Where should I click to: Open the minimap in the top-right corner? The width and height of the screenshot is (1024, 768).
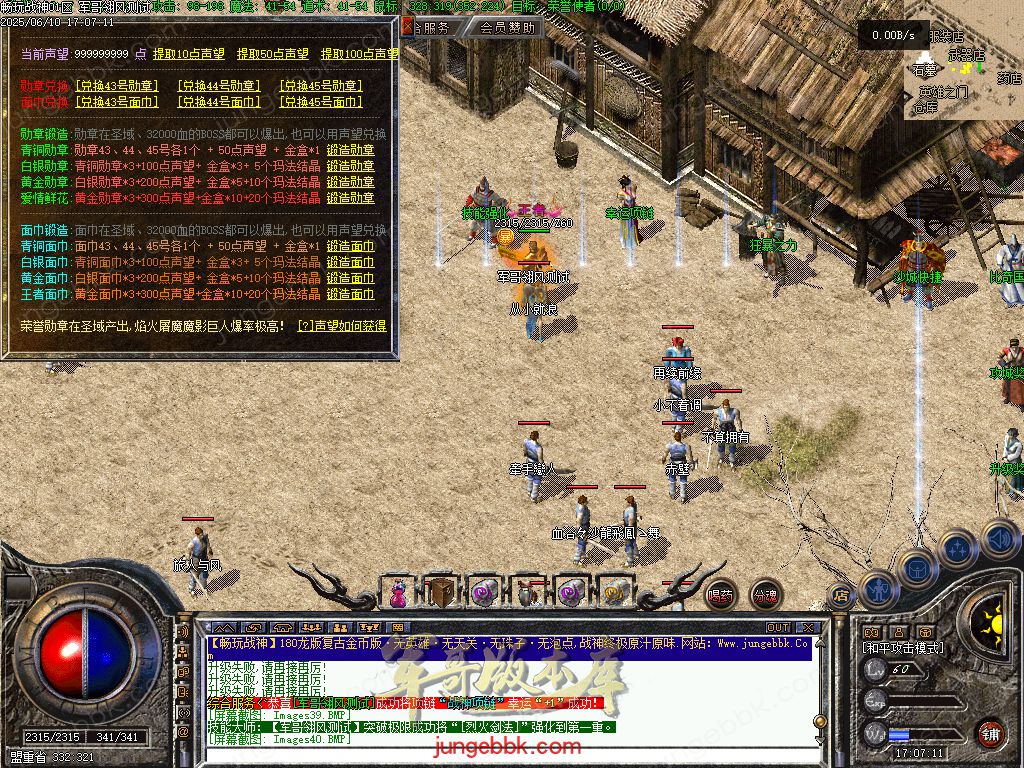click(962, 70)
